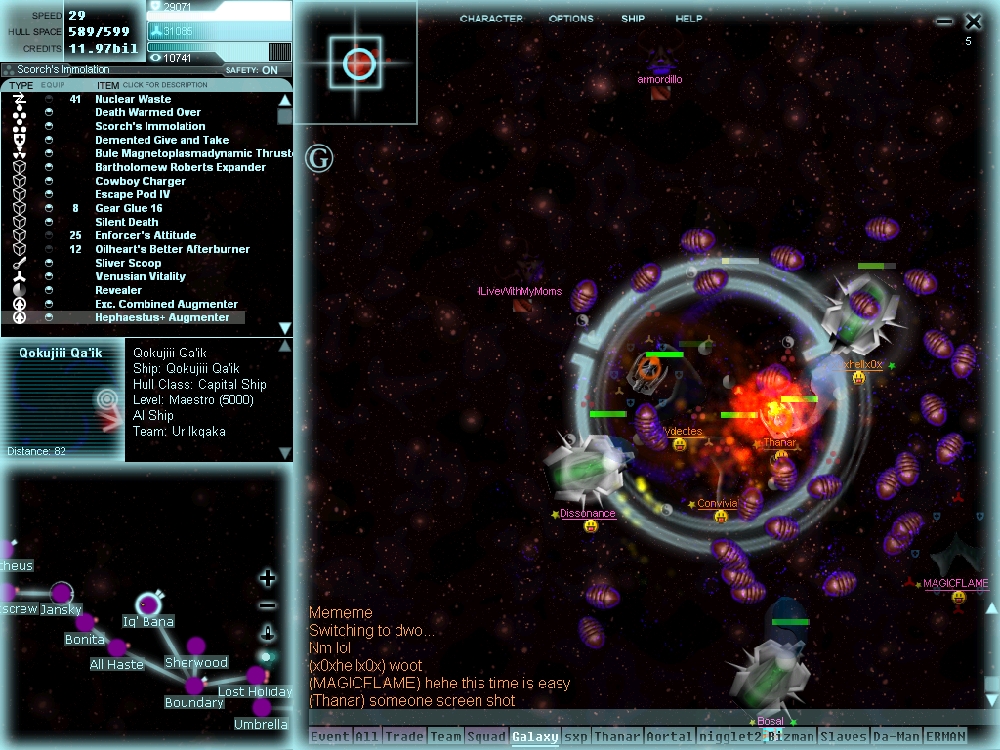Switch to the Trade chat tab
The image size is (1000, 750).
(x=403, y=737)
